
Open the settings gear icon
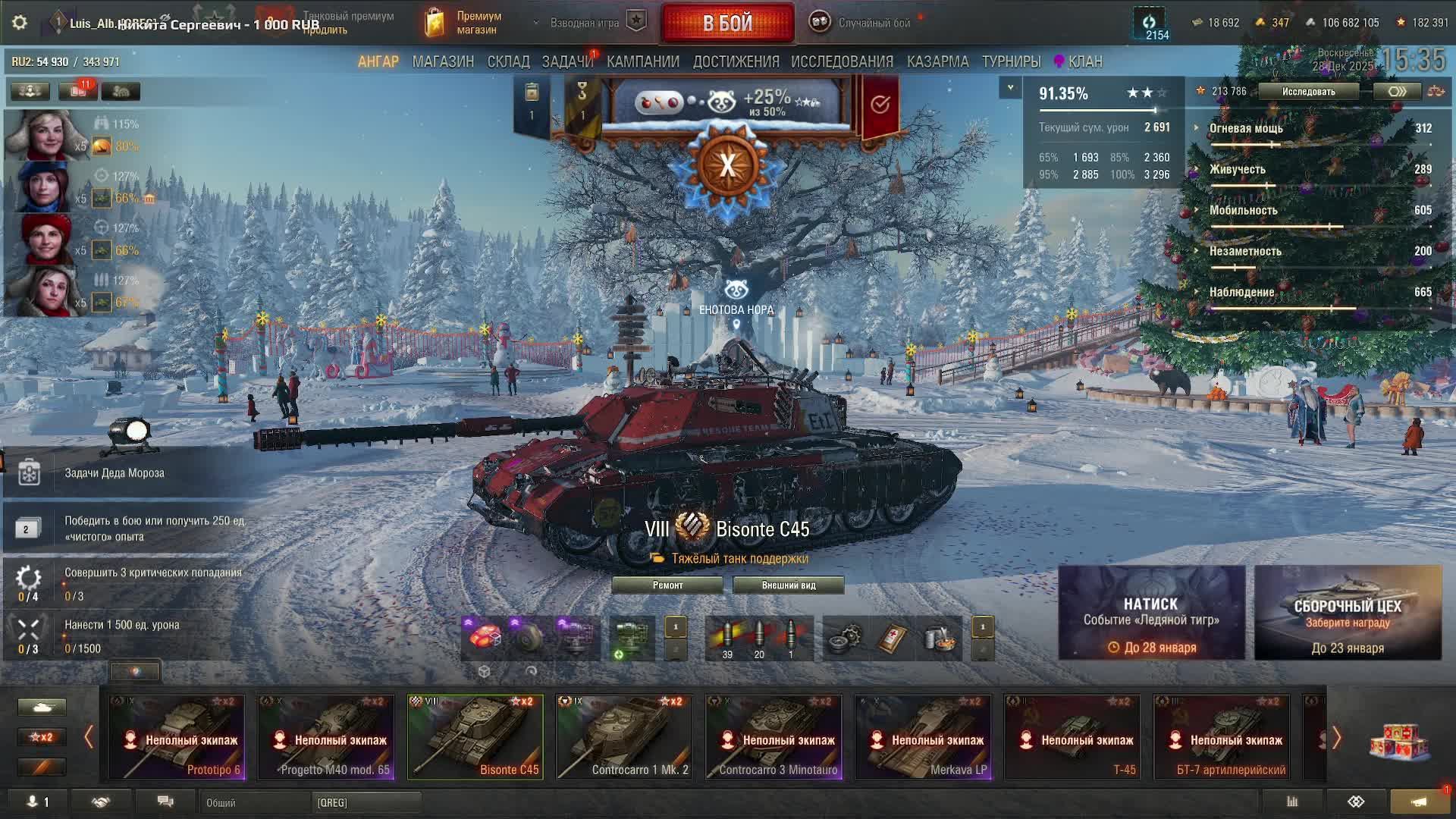[20, 23]
